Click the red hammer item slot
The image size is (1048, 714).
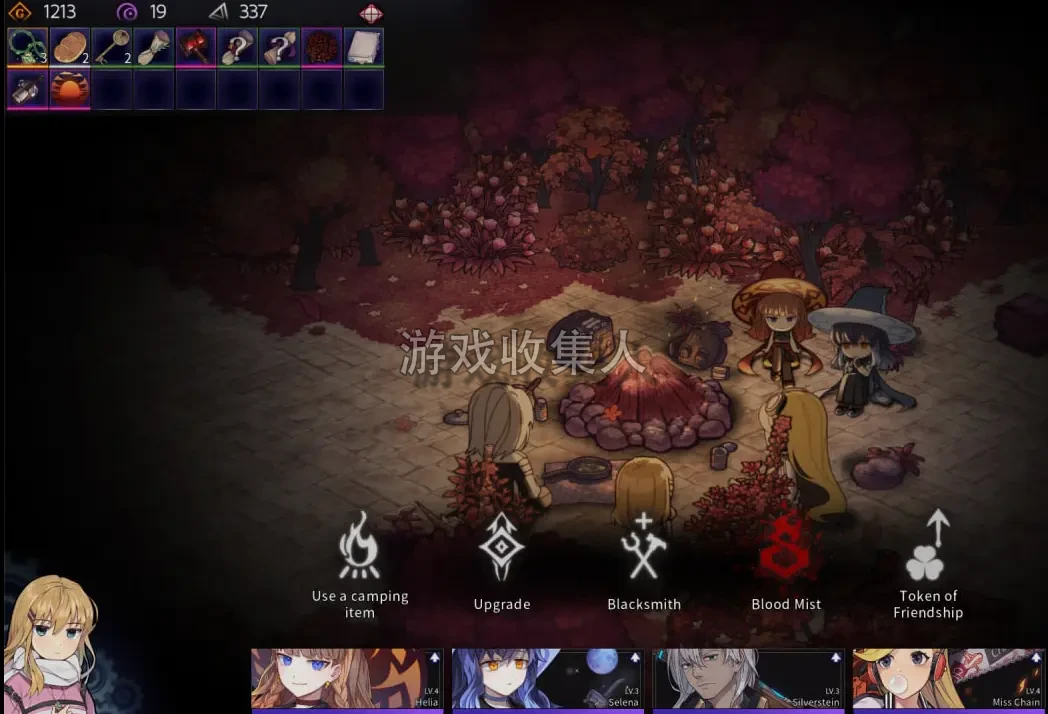tap(195, 47)
